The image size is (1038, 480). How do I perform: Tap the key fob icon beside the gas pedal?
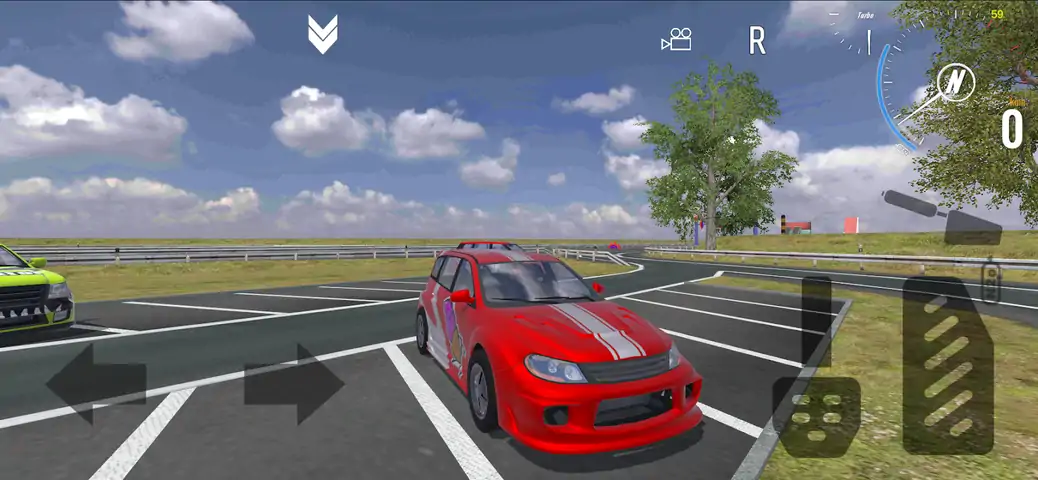tap(990, 281)
